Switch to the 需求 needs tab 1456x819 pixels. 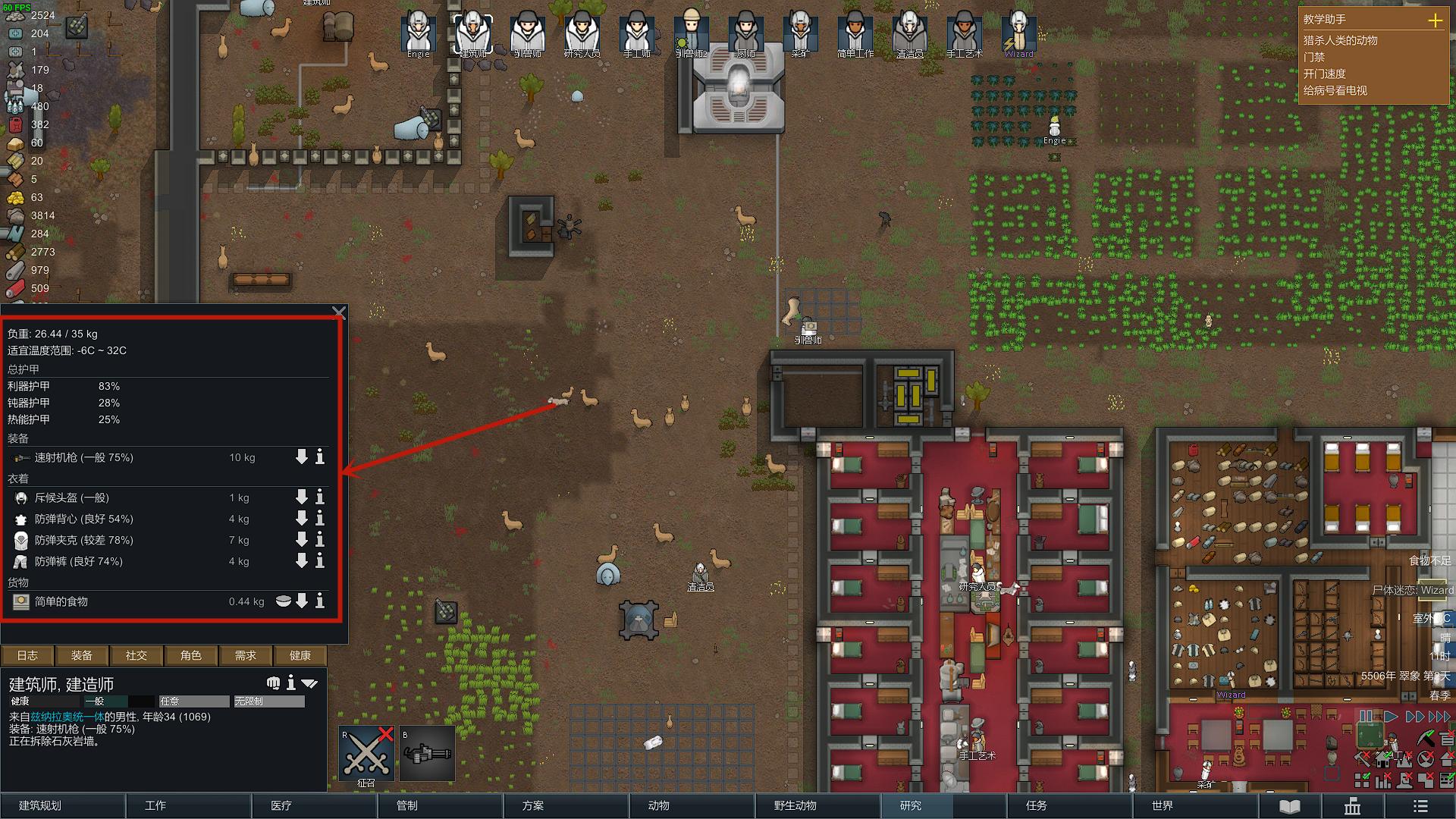(x=245, y=655)
